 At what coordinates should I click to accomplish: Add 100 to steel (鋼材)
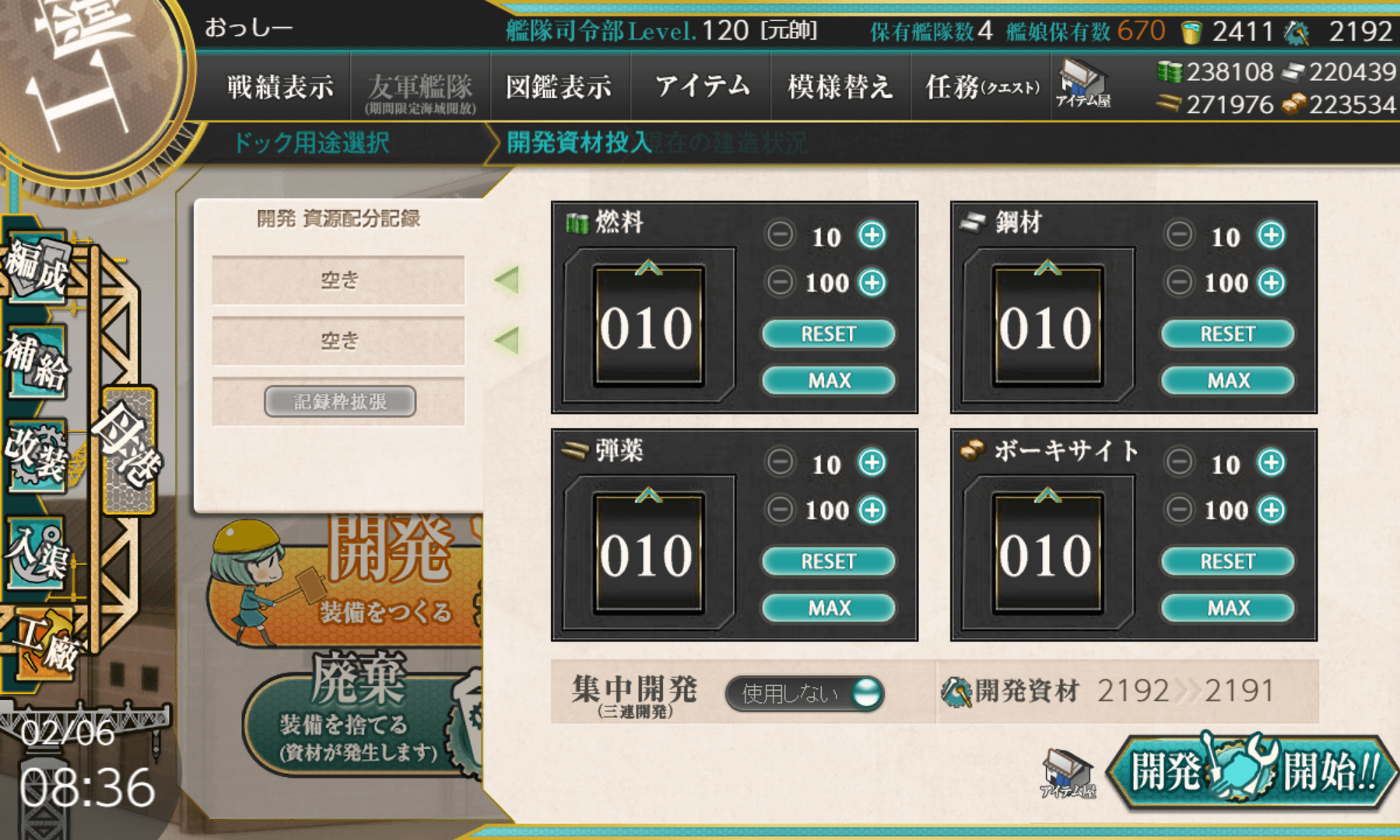1271,282
